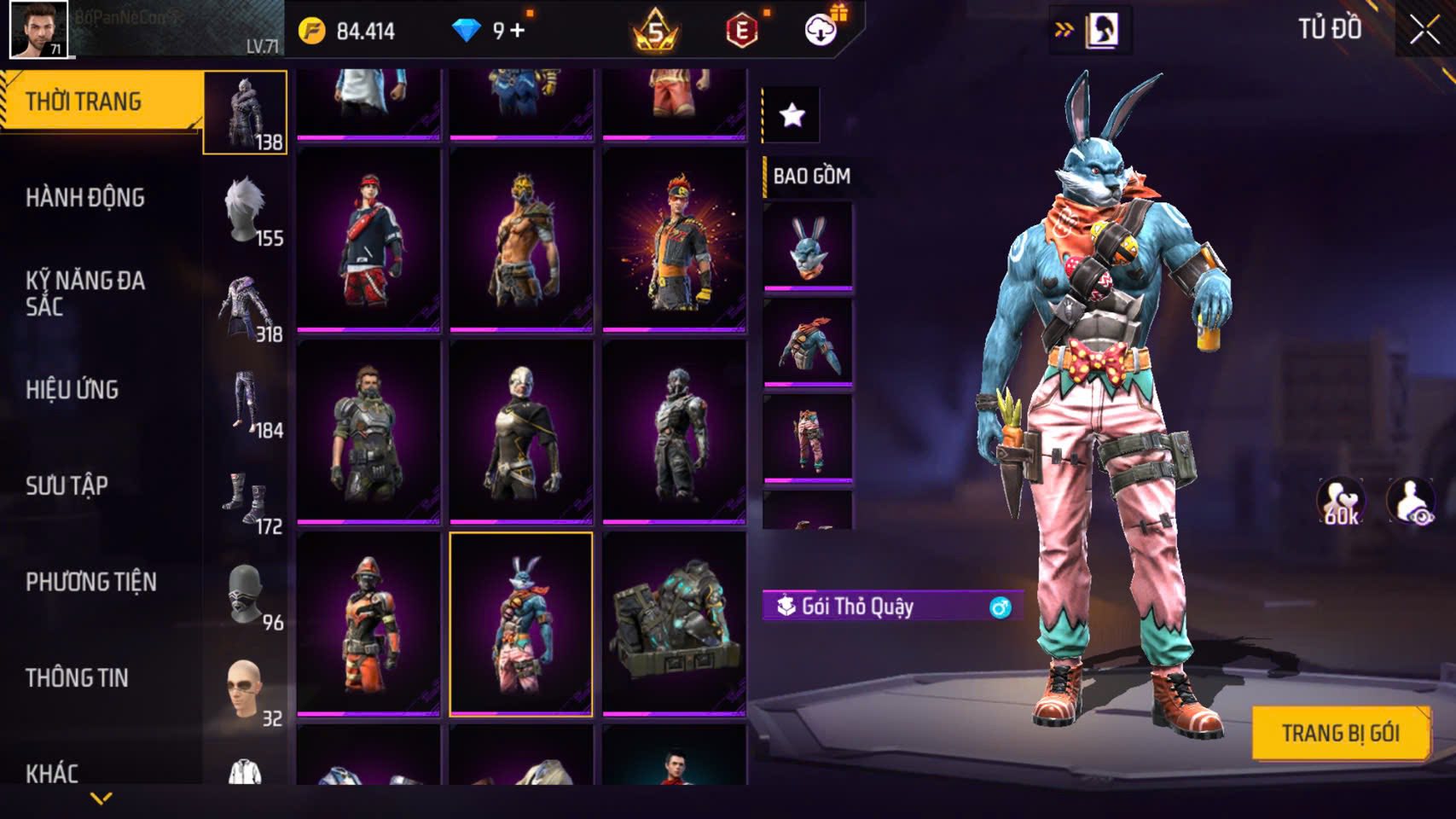This screenshot has height=819, width=1456.
Task: Equip the bundle with TRANG BỊ GÓI
Action: [1340, 734]
